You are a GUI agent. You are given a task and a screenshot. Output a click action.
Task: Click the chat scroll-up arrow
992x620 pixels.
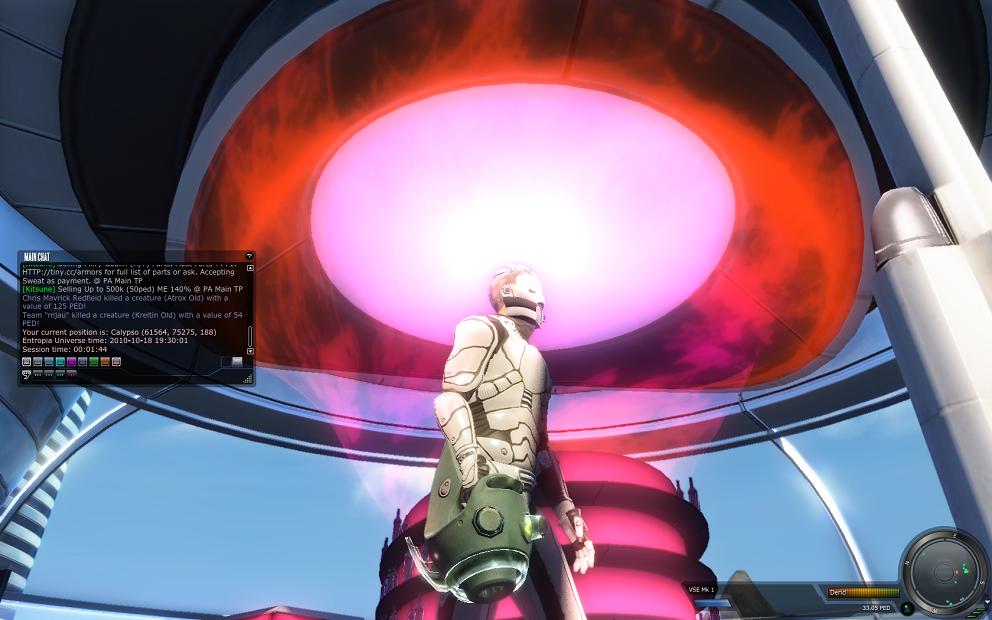tap(250, 268)
